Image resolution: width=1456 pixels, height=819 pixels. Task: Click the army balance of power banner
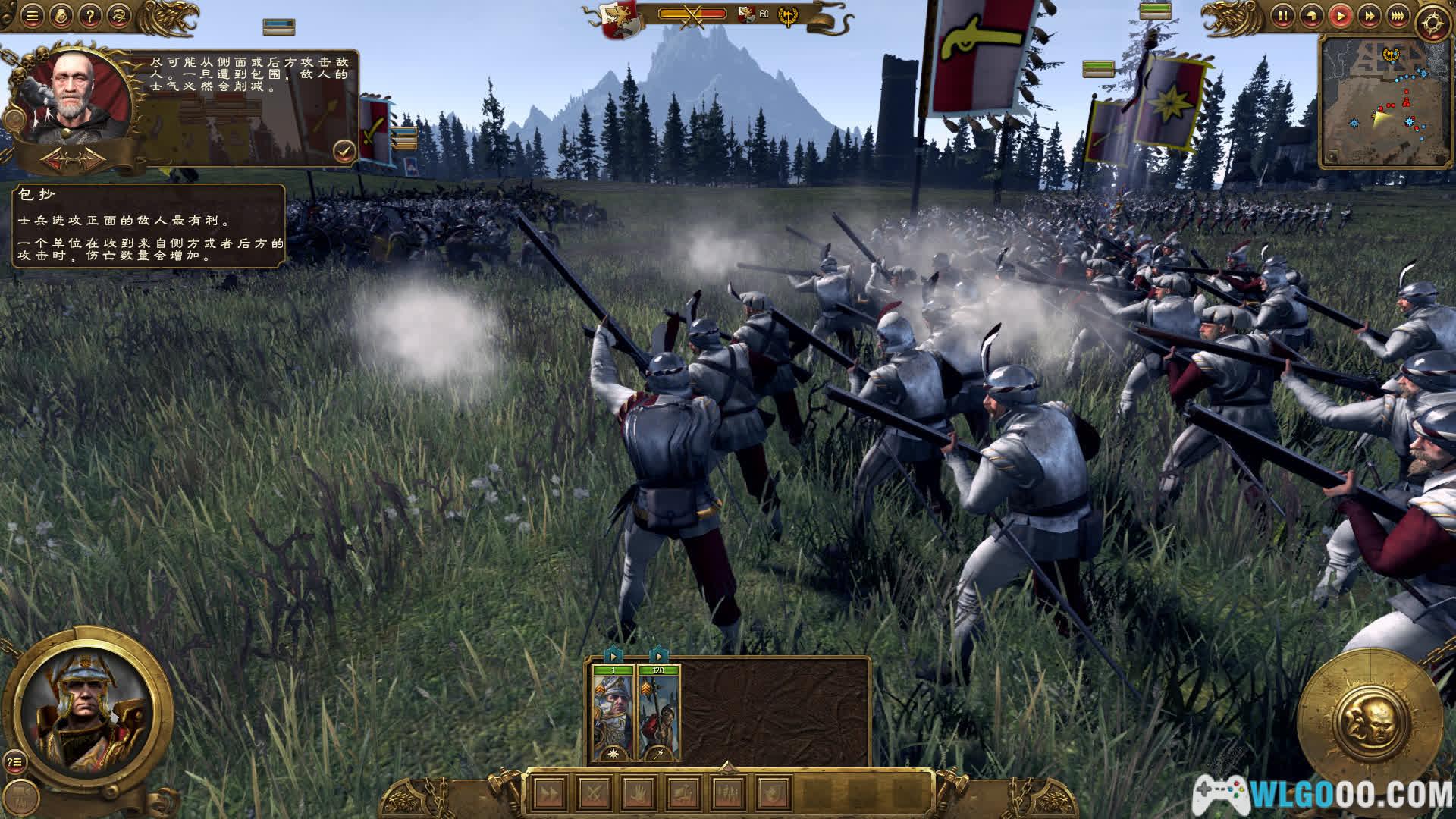pos(692,14)
